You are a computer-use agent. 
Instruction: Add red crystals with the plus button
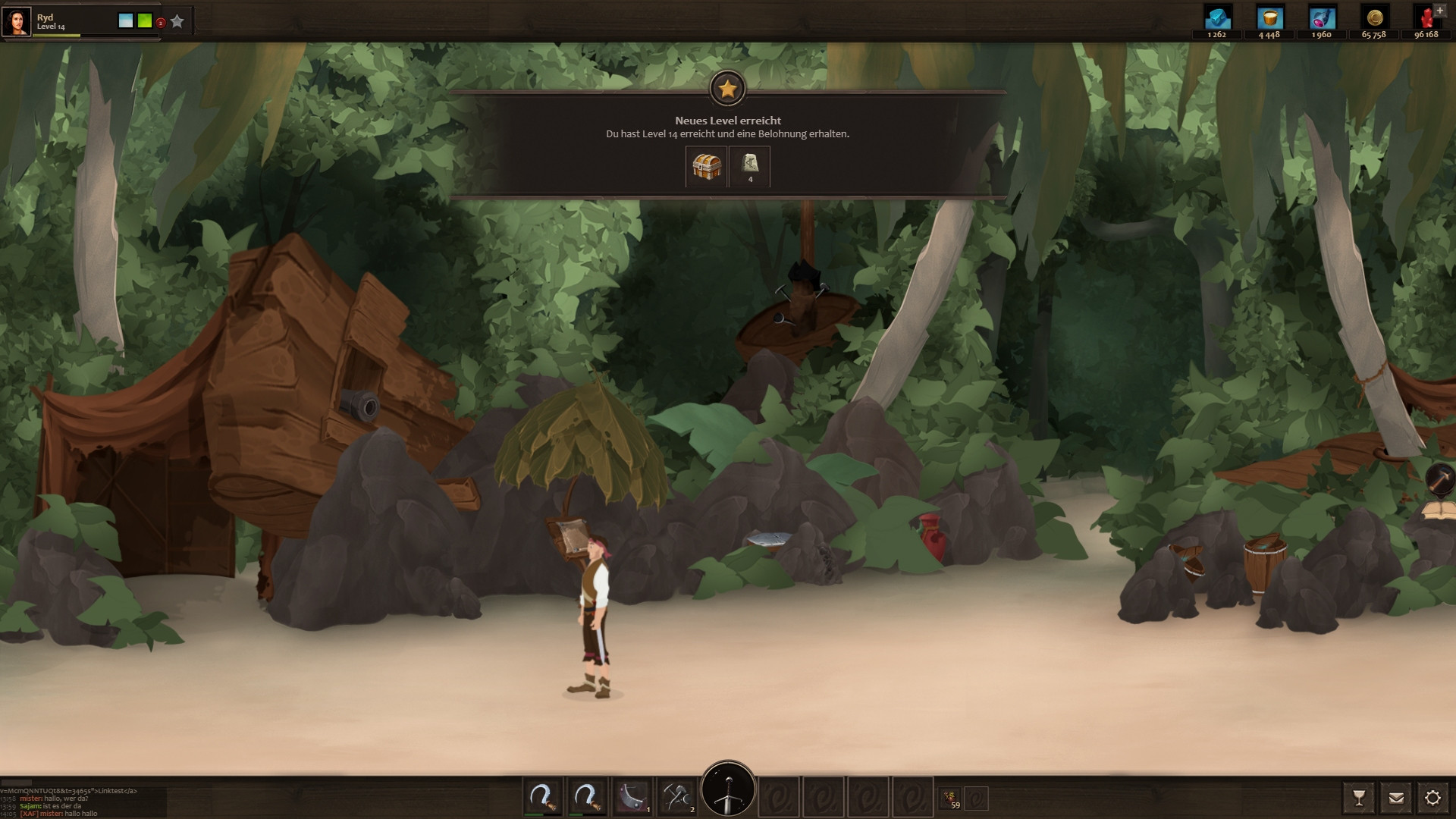[x=1442, y=10]
